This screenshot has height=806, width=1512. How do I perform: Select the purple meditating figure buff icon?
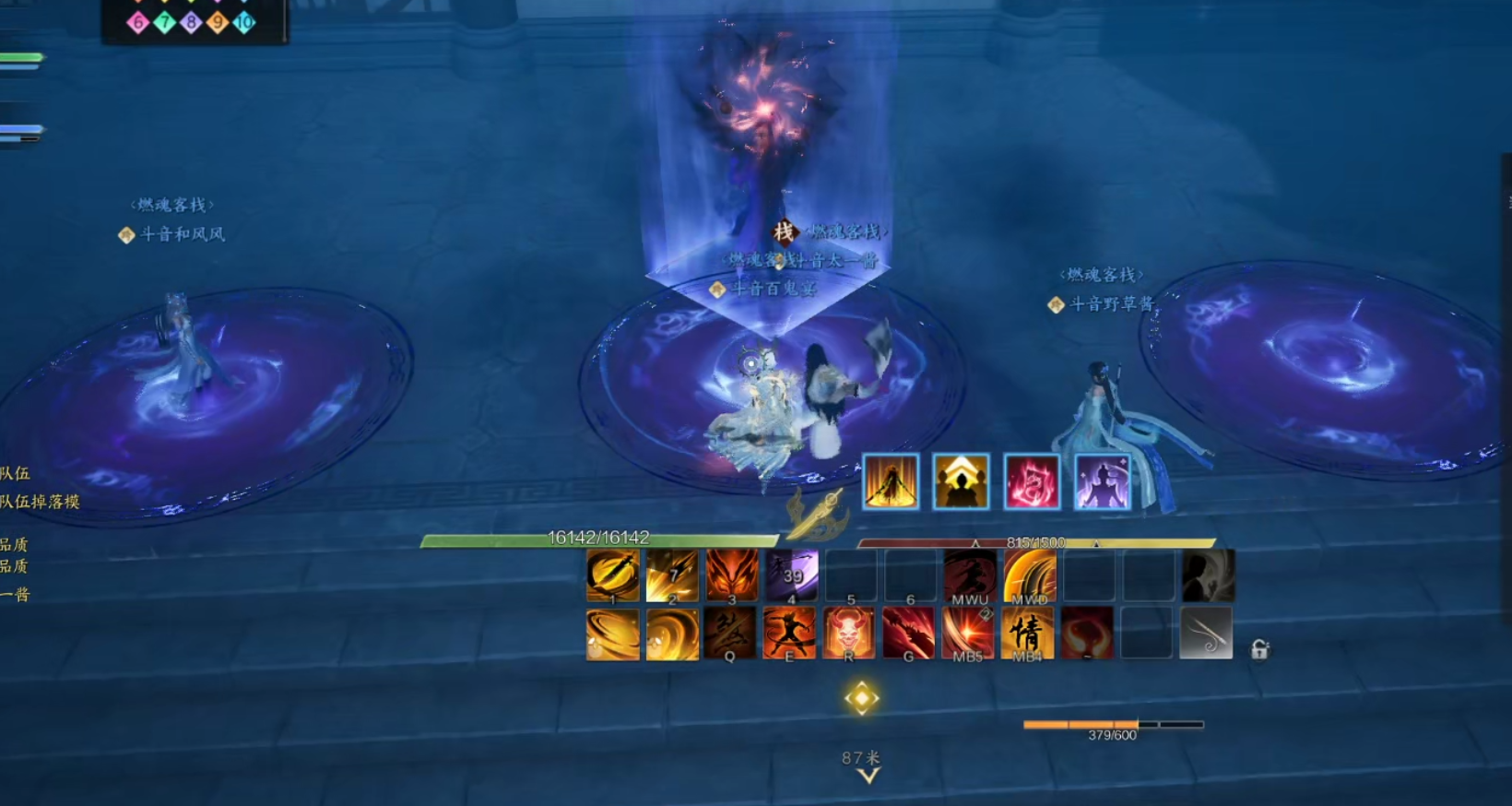pyautogui.click(x=1103, y=481)
